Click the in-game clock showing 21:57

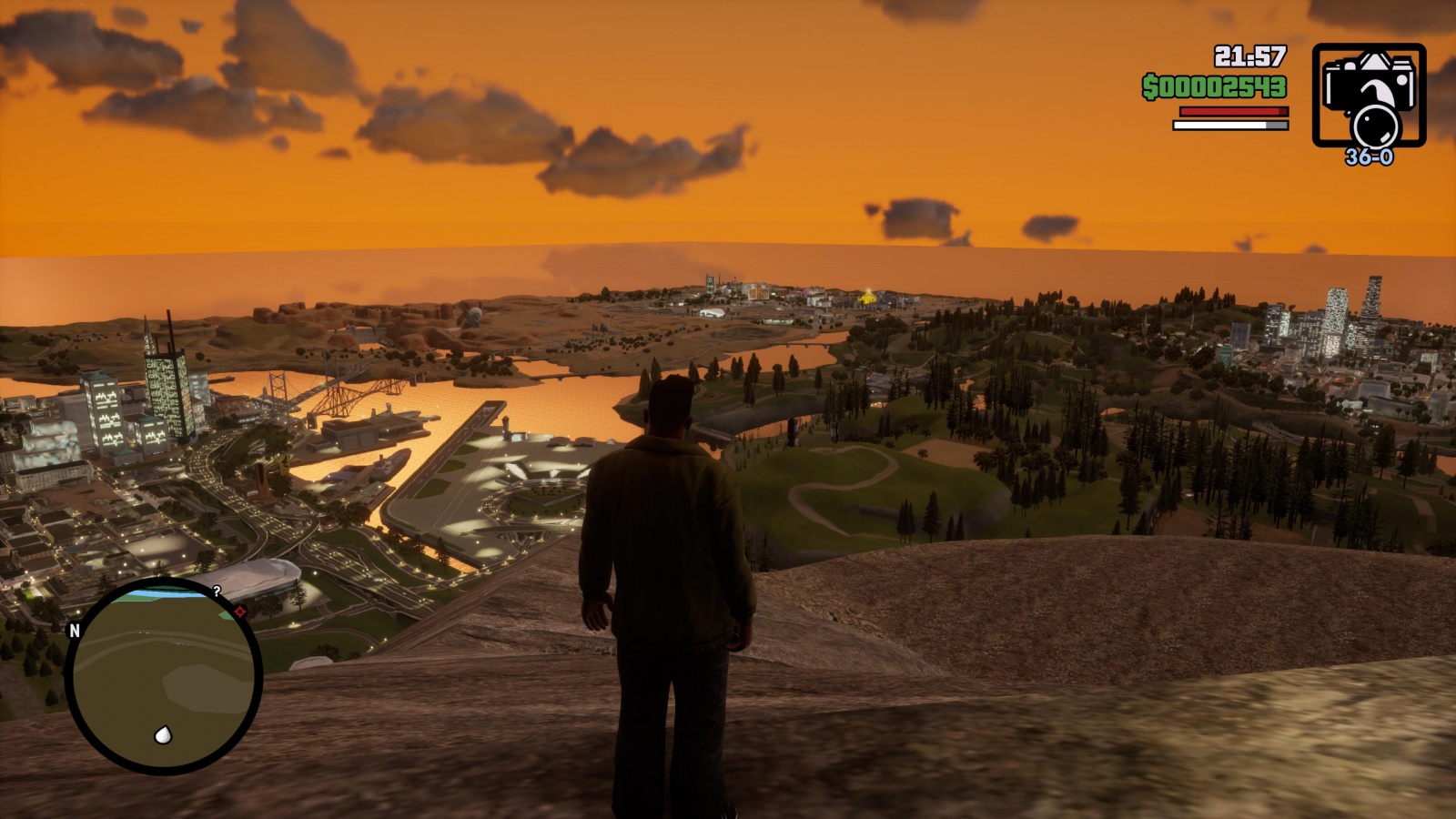pyautogui.click(x=1251, y=56)
